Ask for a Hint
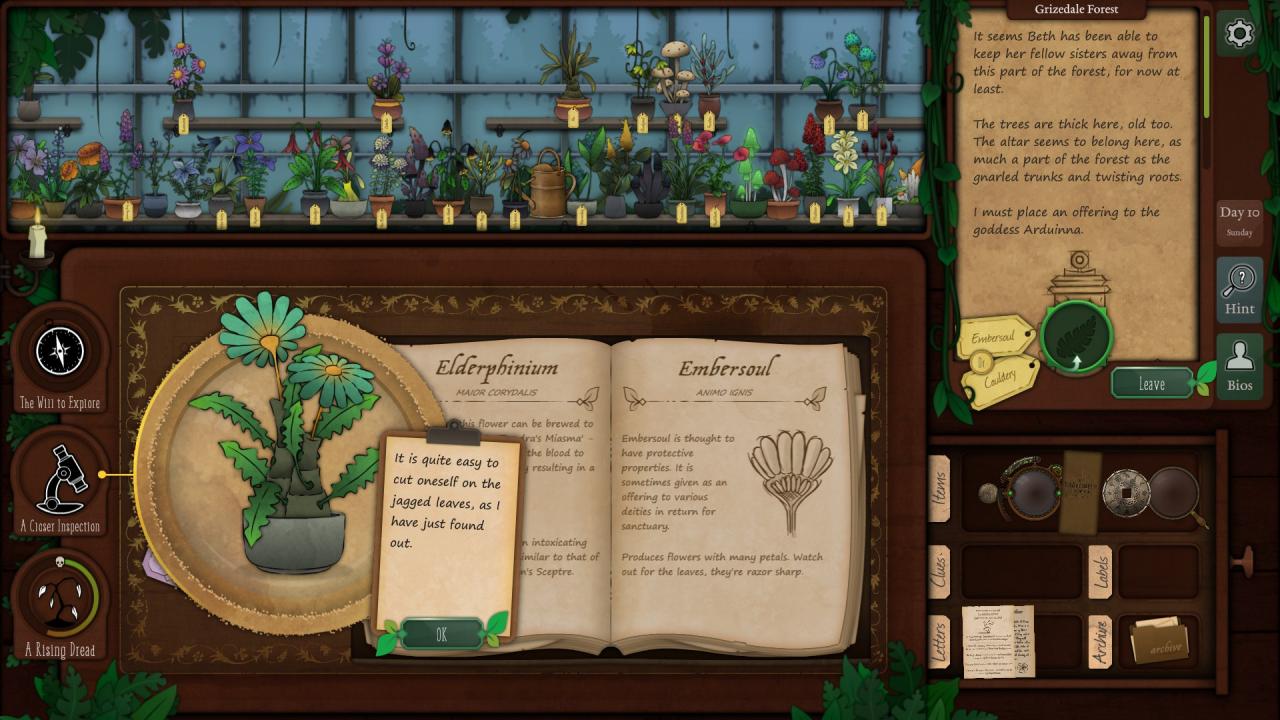Screen dimensions: 1280x720 point(1239,290)
